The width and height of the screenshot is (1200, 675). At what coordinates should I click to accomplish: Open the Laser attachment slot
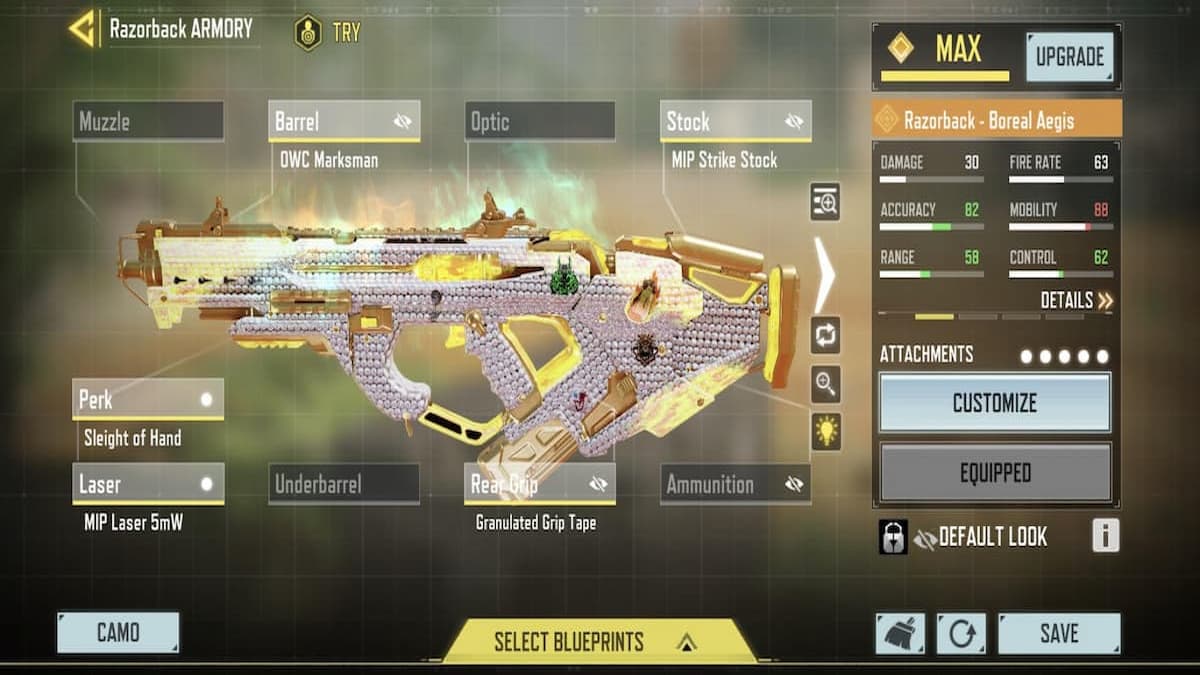click(x=148, y=485)
